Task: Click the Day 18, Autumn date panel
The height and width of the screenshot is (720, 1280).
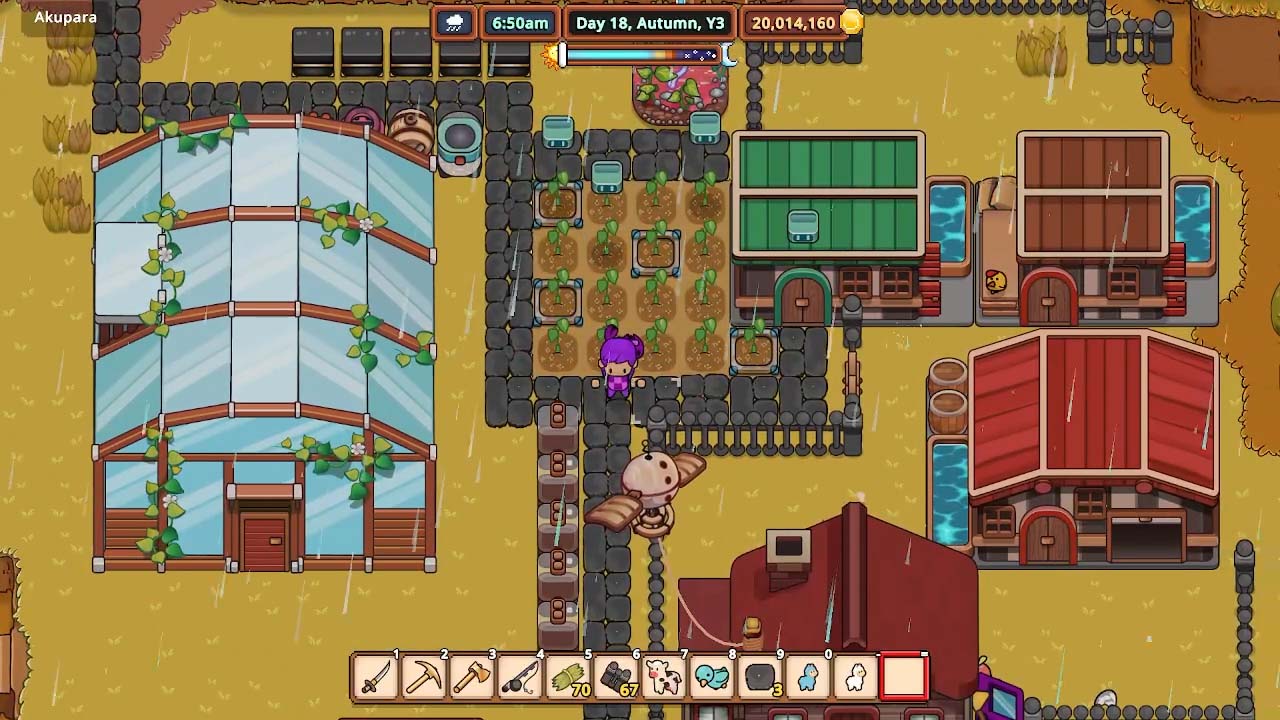Action: point(650,23)
